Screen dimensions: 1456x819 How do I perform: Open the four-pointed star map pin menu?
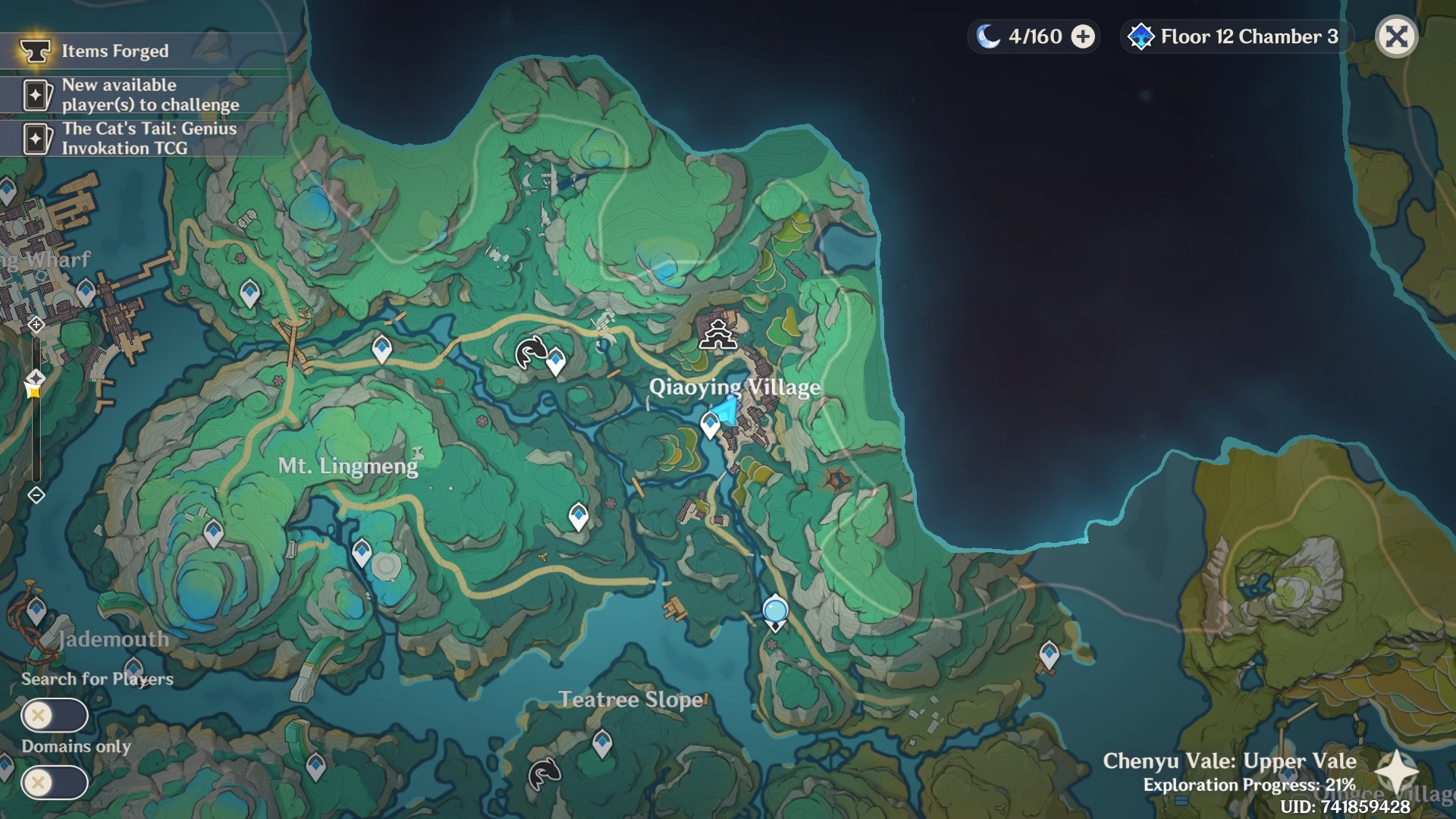1396,771
